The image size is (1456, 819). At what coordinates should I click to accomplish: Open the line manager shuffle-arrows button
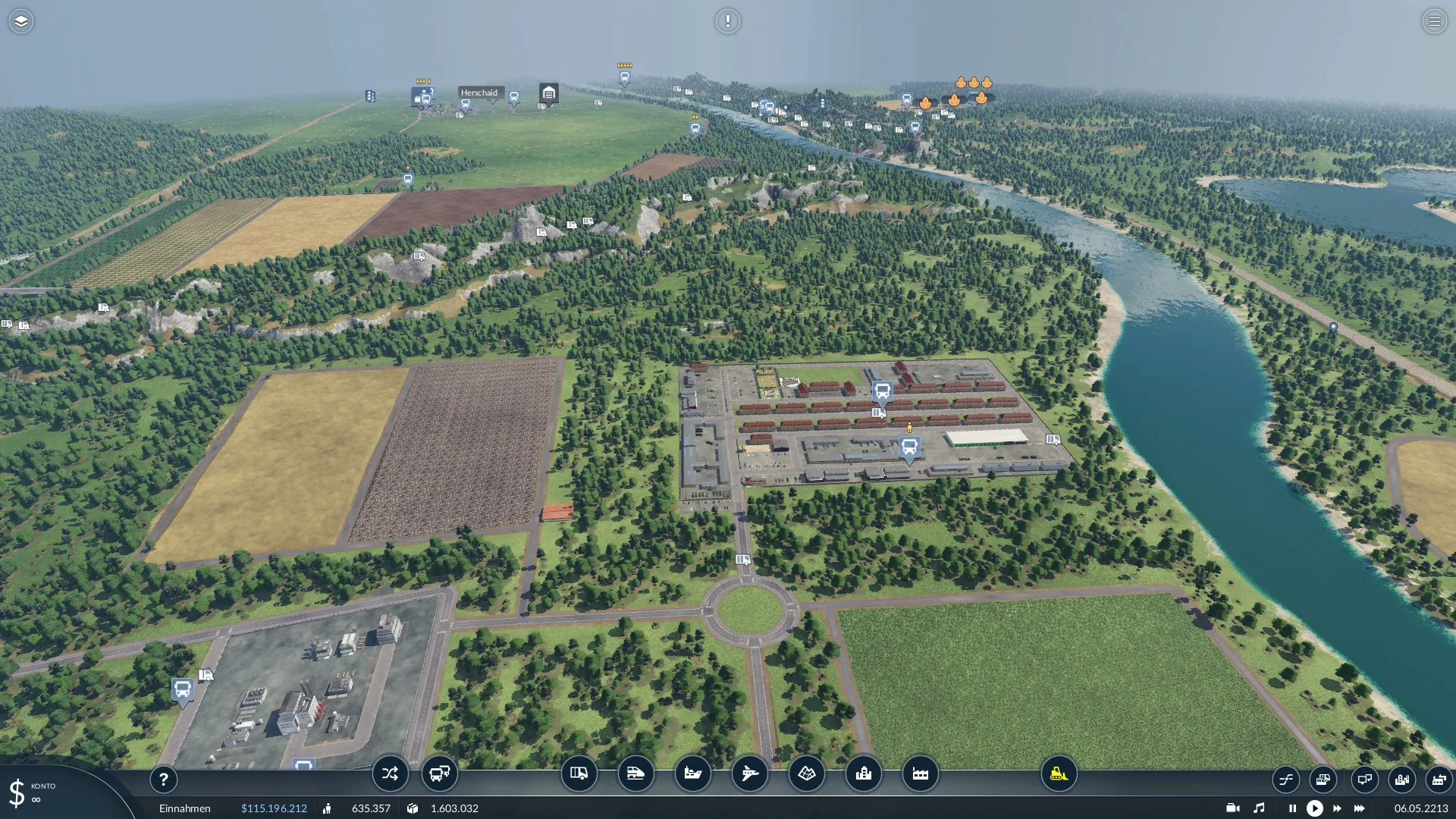[390, 773]
